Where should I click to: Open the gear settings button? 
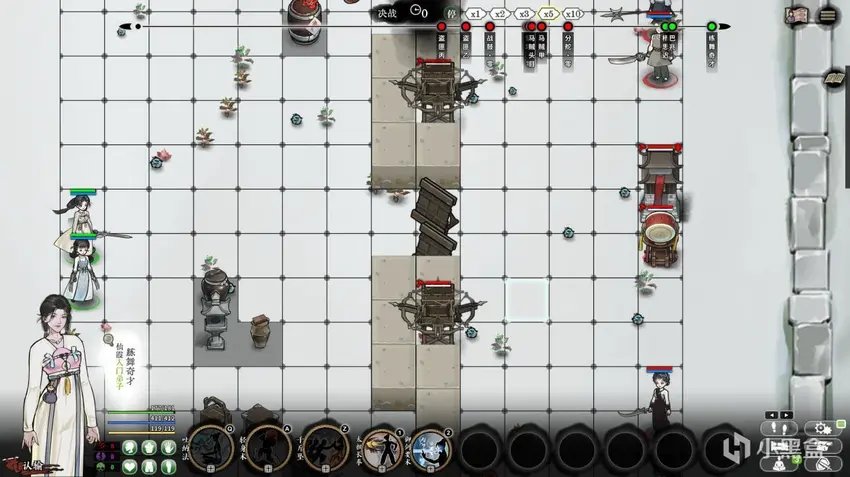823,429
